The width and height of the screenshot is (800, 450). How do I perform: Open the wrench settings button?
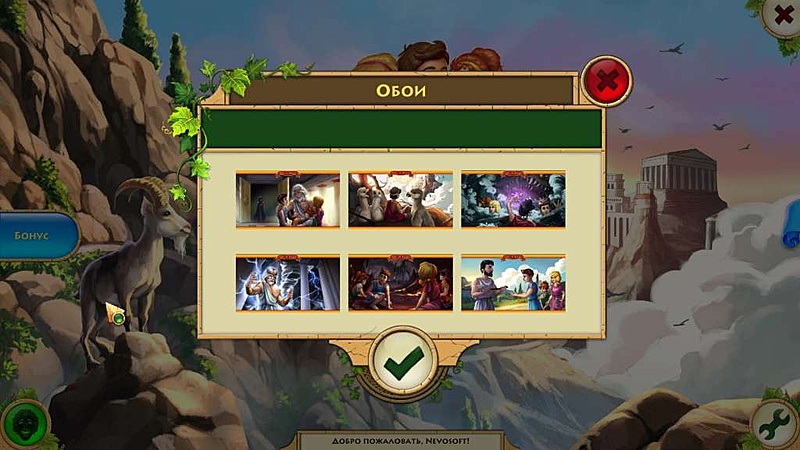[x=775, y=425]
